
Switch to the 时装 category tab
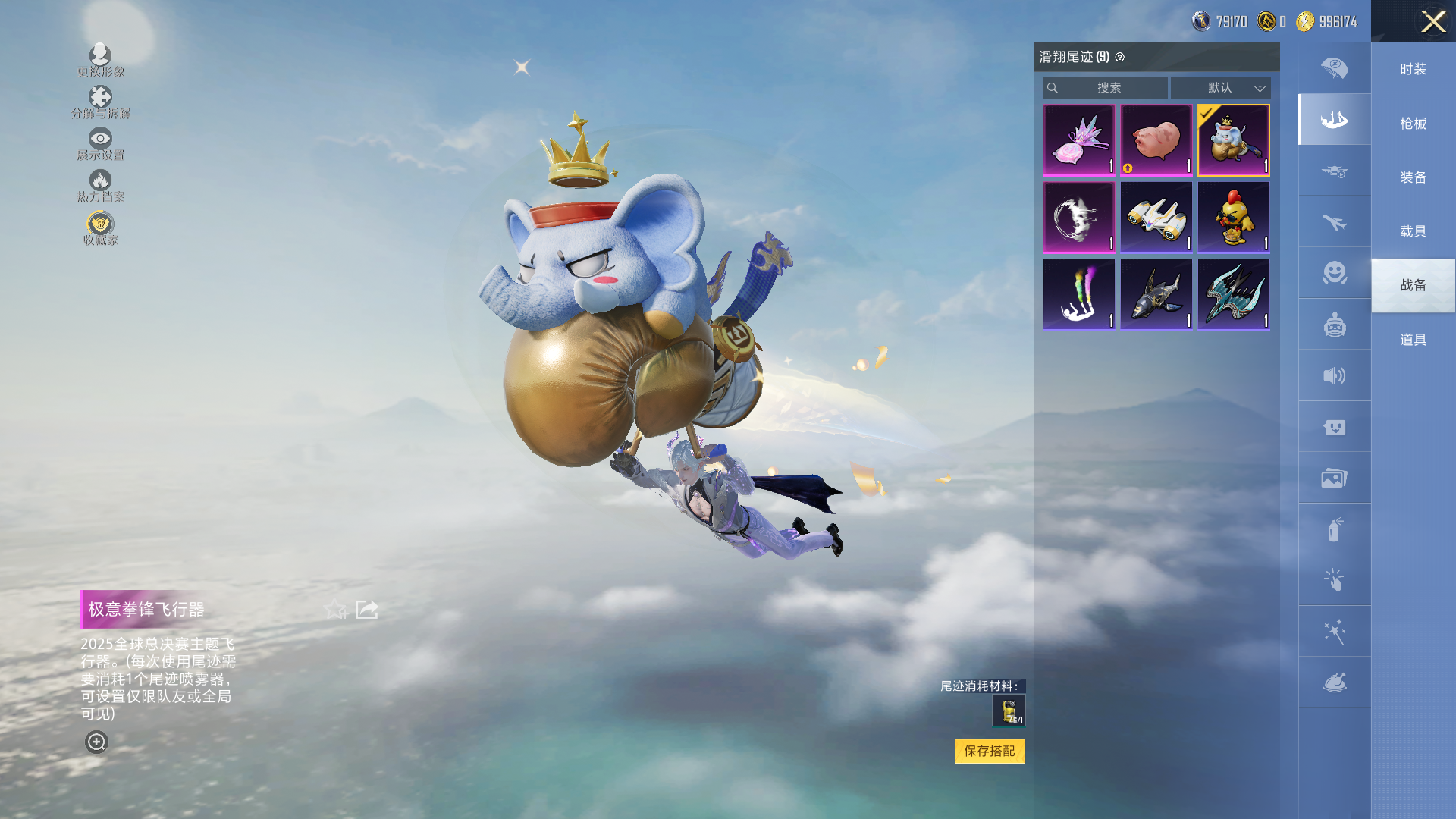[x=1413, y=69]
